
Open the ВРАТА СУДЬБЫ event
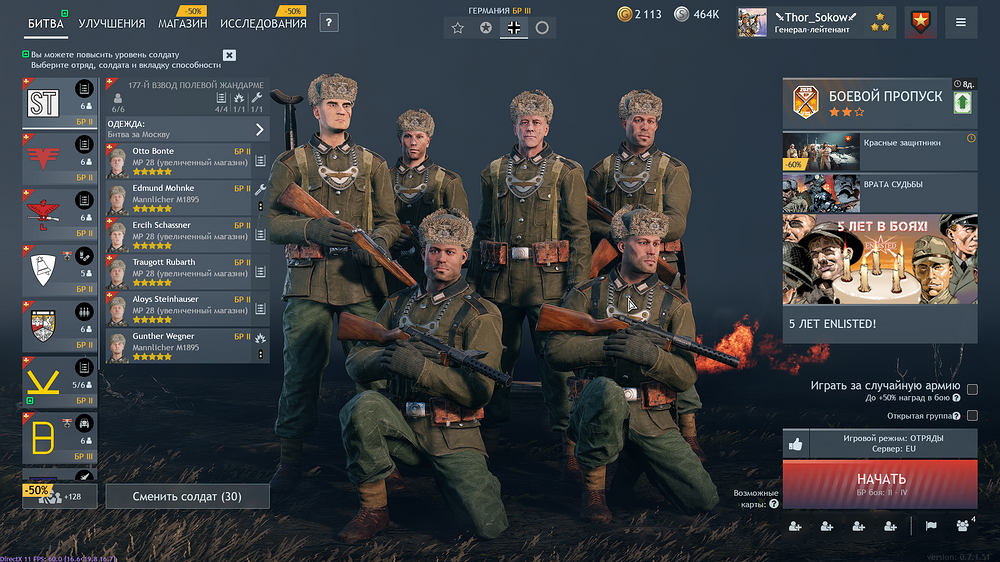click(x=879, y=192)
